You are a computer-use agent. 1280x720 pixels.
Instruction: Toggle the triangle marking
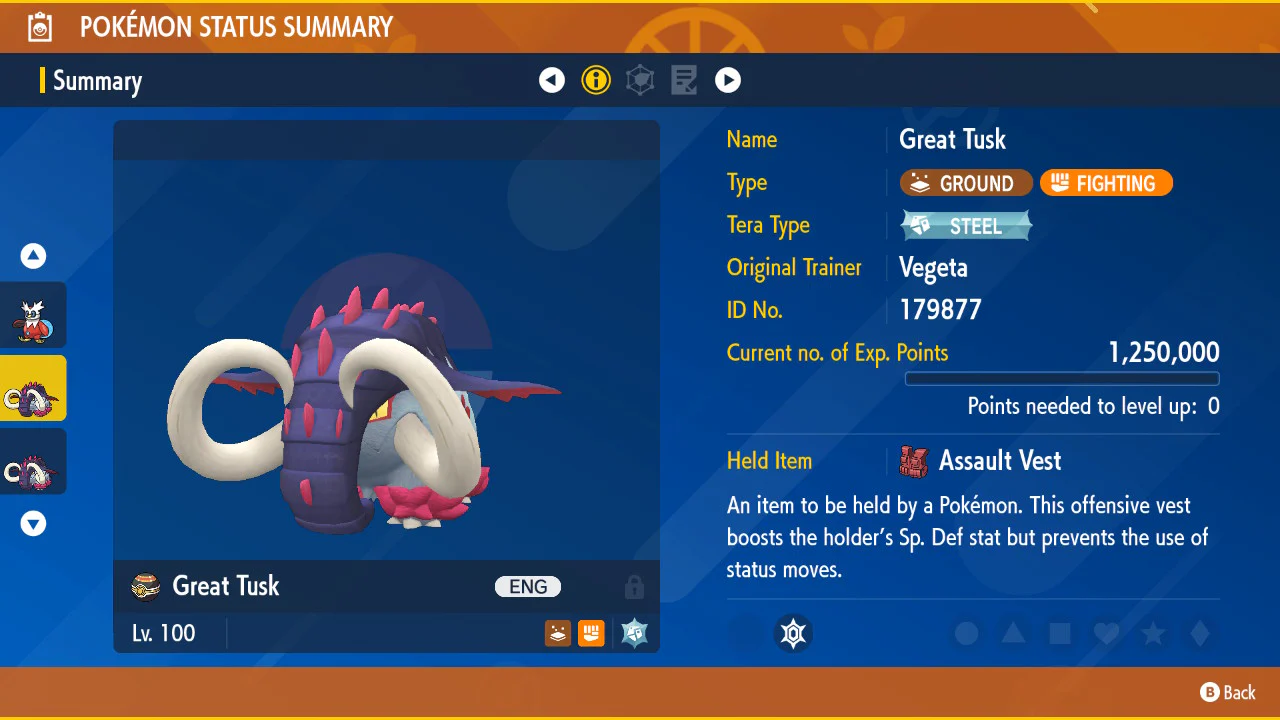tap(1013, 633)
